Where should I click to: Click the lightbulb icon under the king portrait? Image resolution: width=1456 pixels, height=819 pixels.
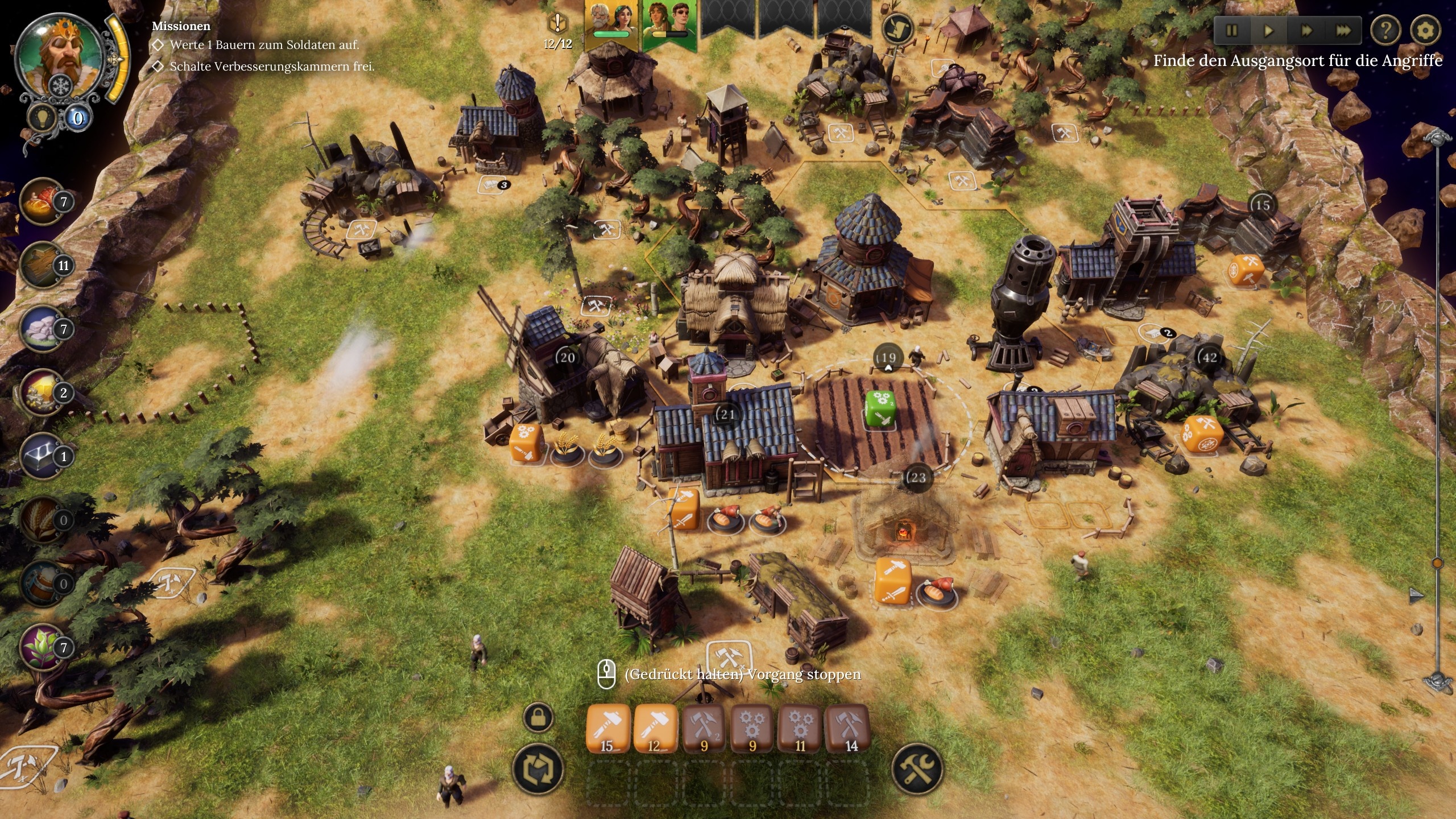42,117
